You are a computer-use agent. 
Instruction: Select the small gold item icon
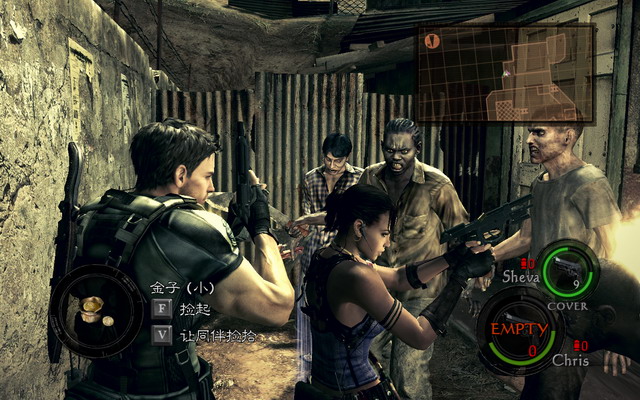(x=93, y=310)
